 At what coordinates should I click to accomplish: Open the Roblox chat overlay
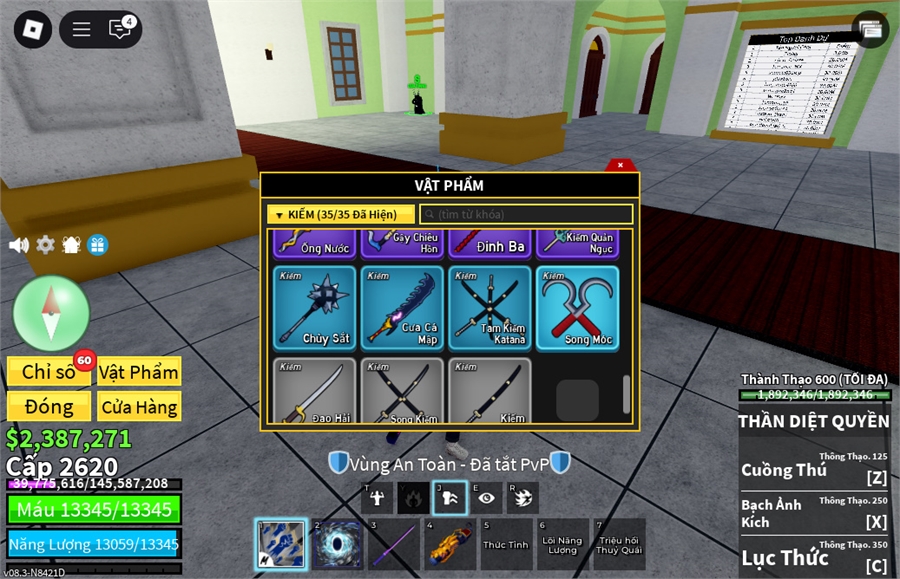tap(122, 29)
